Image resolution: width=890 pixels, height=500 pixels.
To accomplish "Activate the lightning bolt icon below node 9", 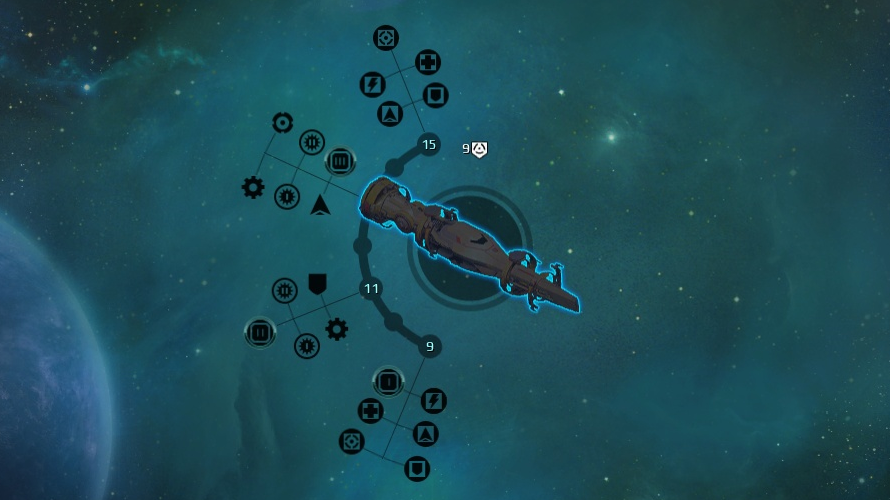I will point(433,401).
